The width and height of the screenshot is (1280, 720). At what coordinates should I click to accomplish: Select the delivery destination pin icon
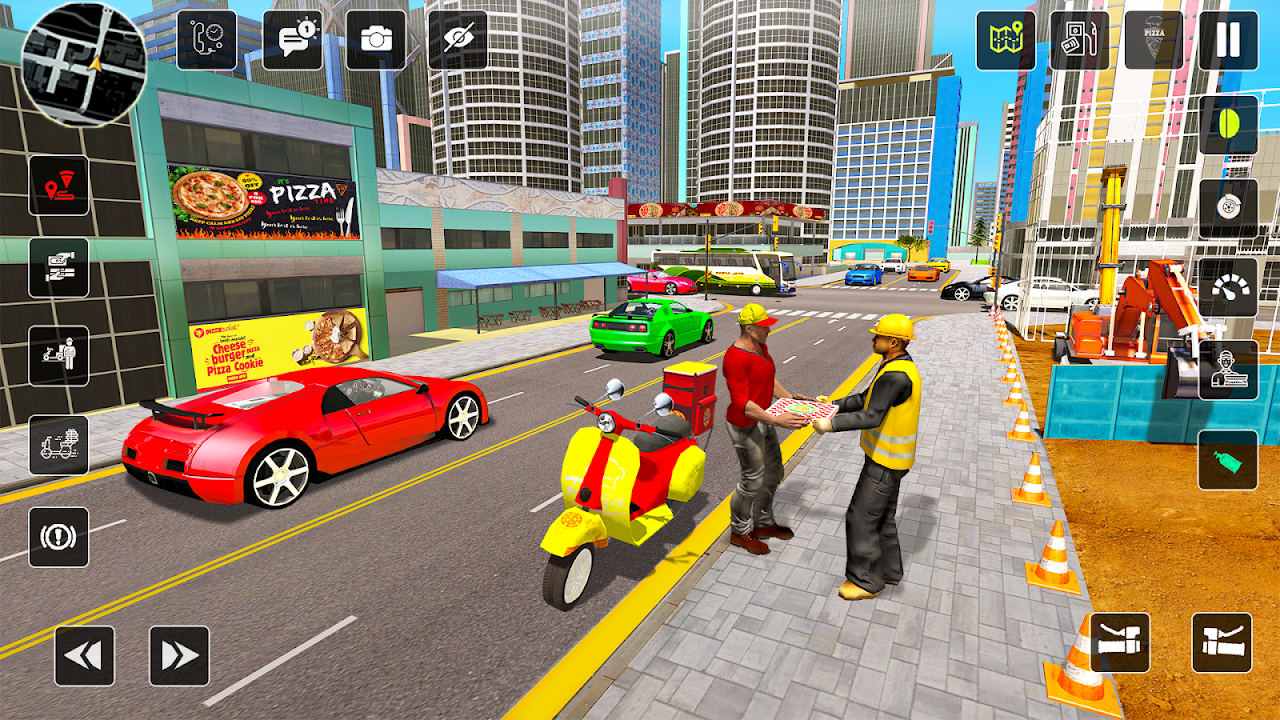click(x=60, y=188)
